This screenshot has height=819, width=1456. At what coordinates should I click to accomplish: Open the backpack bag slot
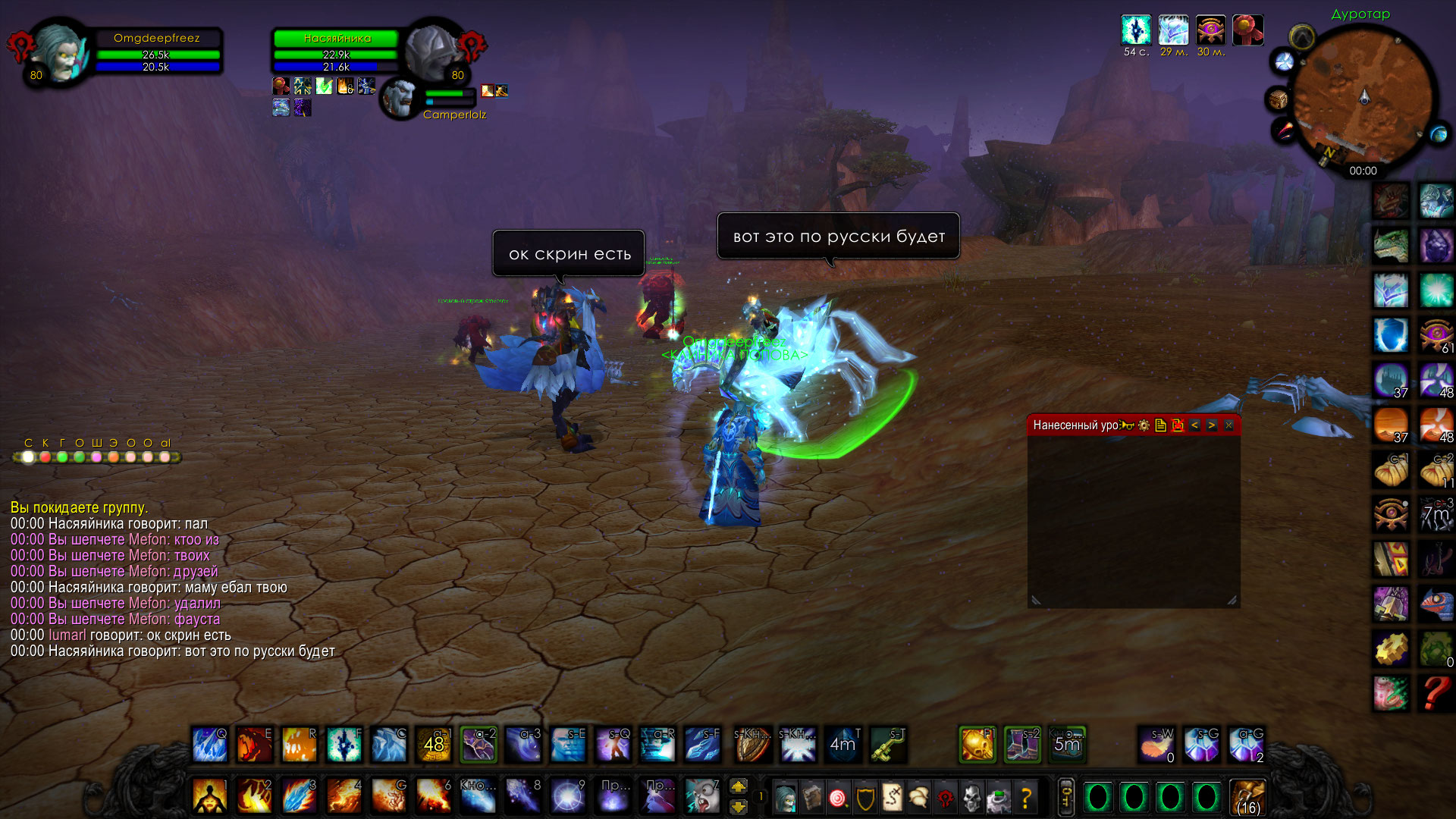tap(1247, 798)
